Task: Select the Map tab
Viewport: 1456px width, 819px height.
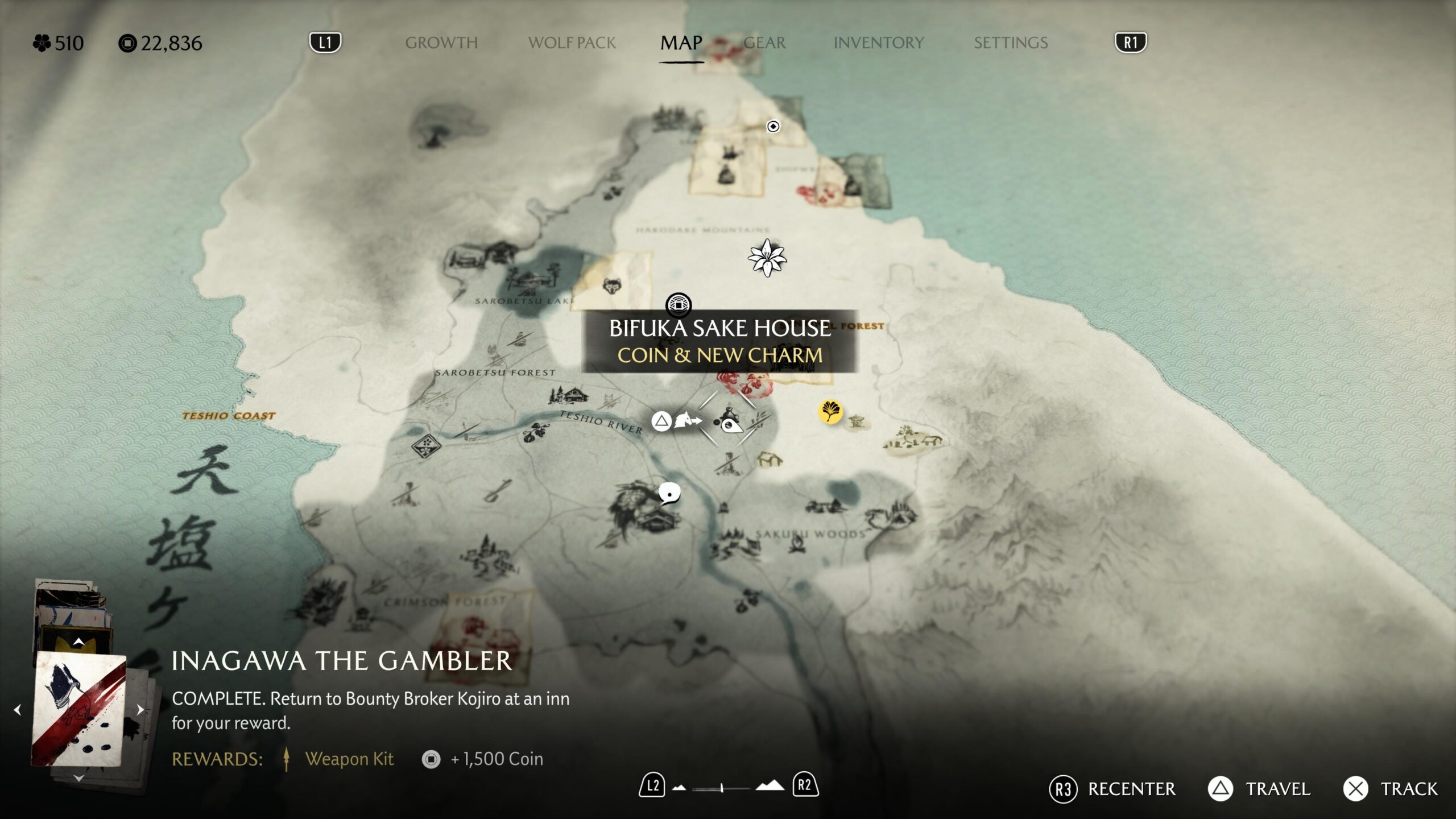Action: (681, 43)
